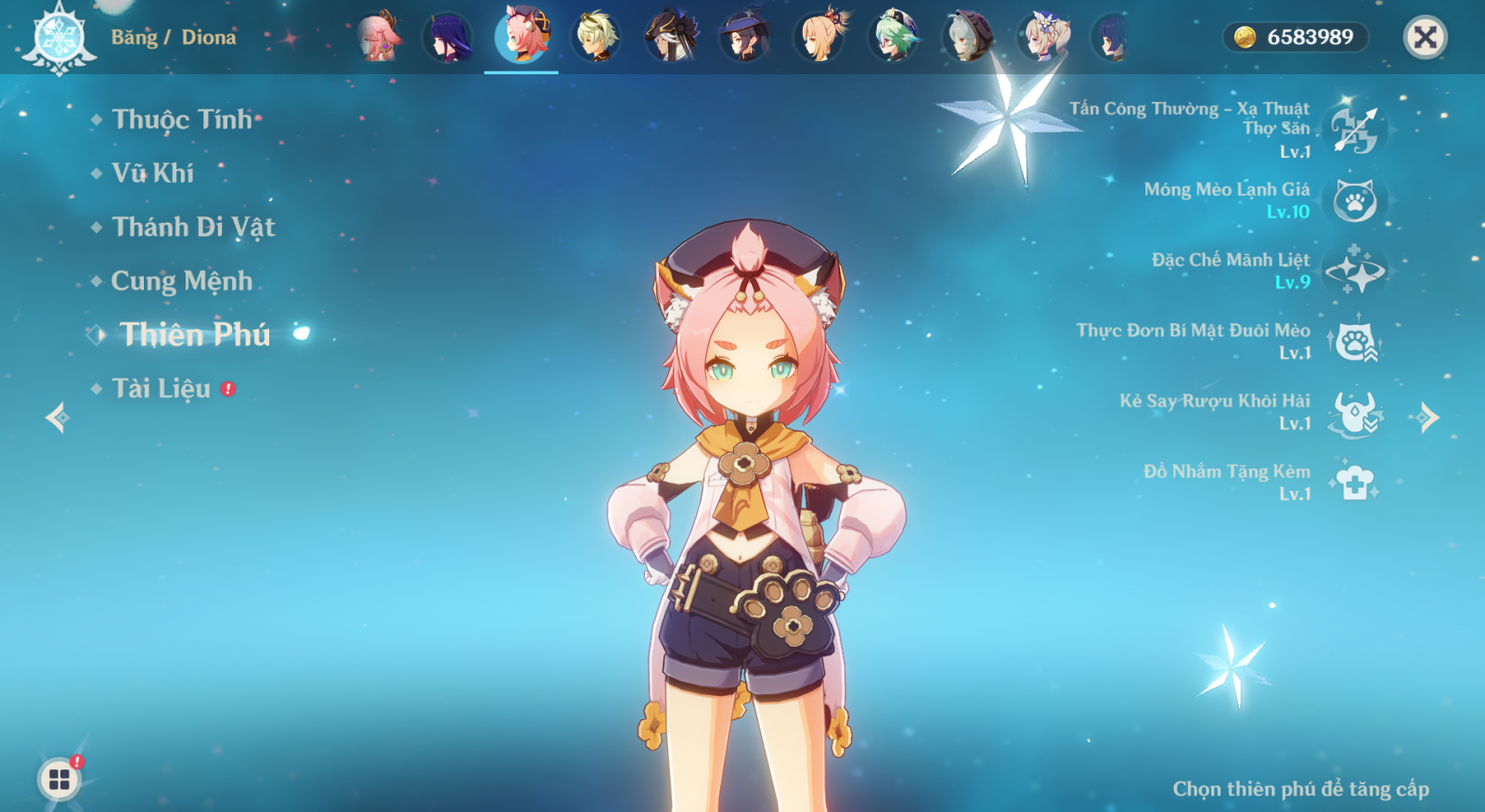Select Kẻ Say Rượu Khôi Hài passive
The image size is (1485, 812).
click(1354, 412)
